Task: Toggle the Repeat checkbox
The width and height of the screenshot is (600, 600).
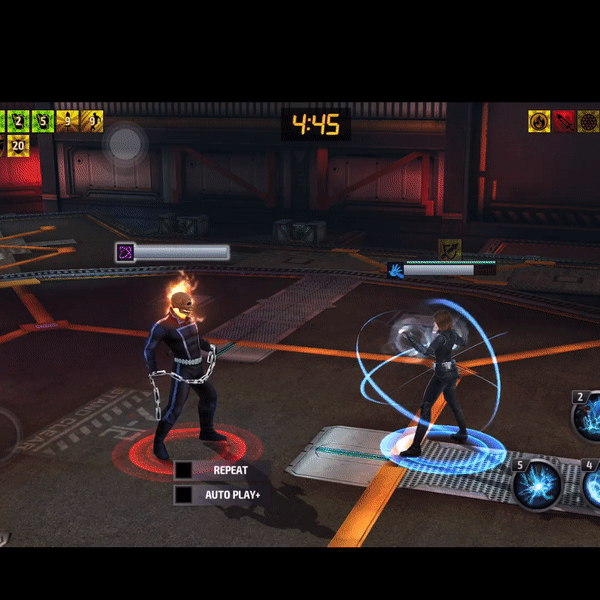Action: coord(183,470)
